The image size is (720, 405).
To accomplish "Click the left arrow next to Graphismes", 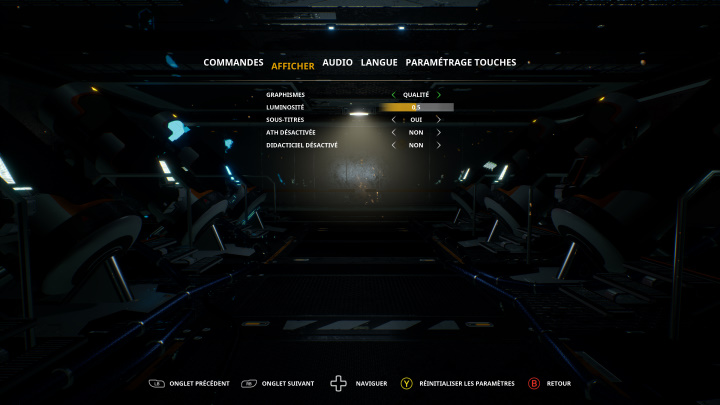I will (393, 95).
